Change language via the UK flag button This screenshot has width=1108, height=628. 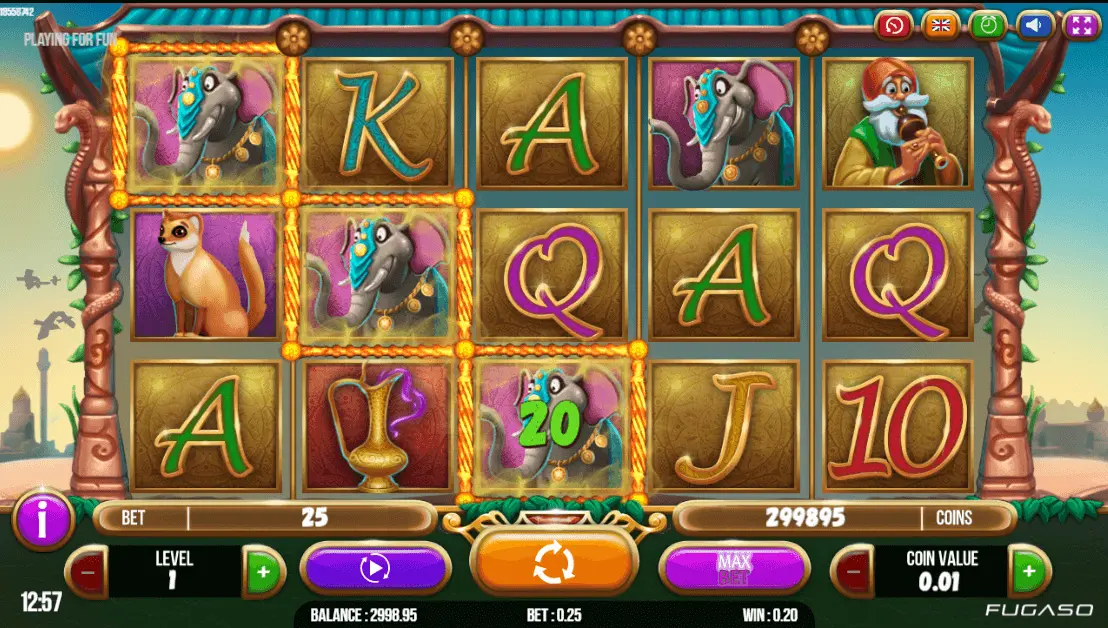pos(940,25)
